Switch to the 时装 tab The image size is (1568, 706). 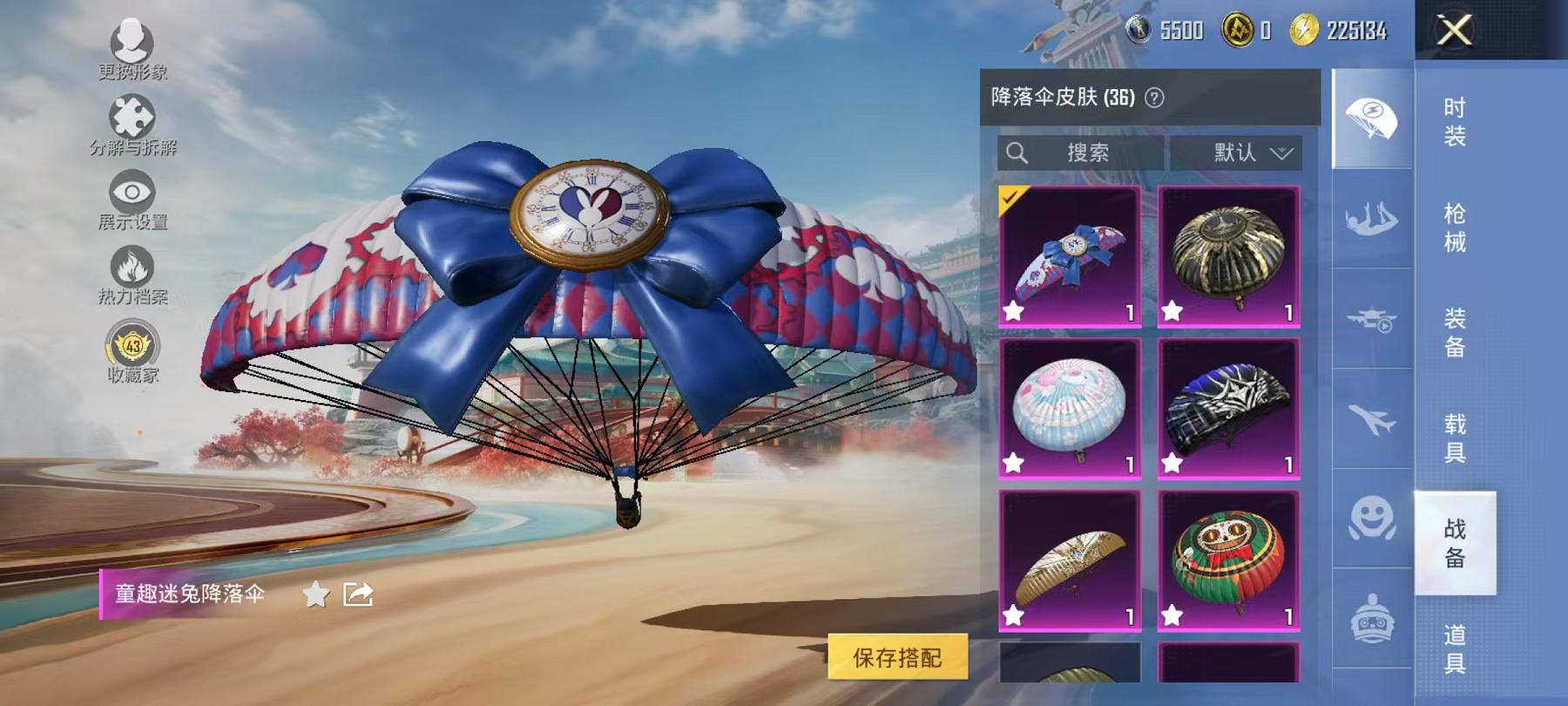tap(1457, 122)
